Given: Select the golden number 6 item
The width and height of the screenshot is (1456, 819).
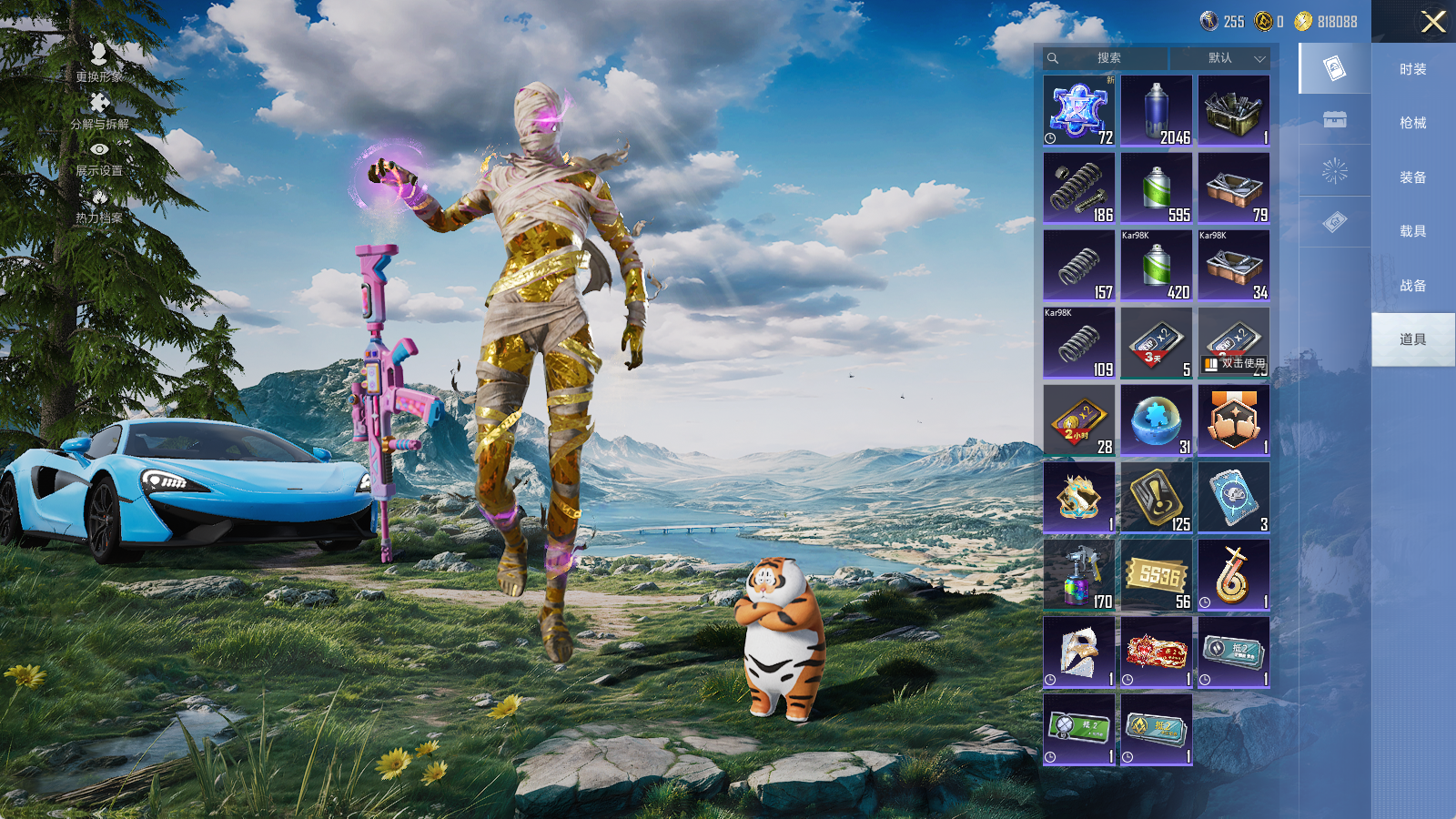Looking at the screenshot, I should [x=1233, y=575].
